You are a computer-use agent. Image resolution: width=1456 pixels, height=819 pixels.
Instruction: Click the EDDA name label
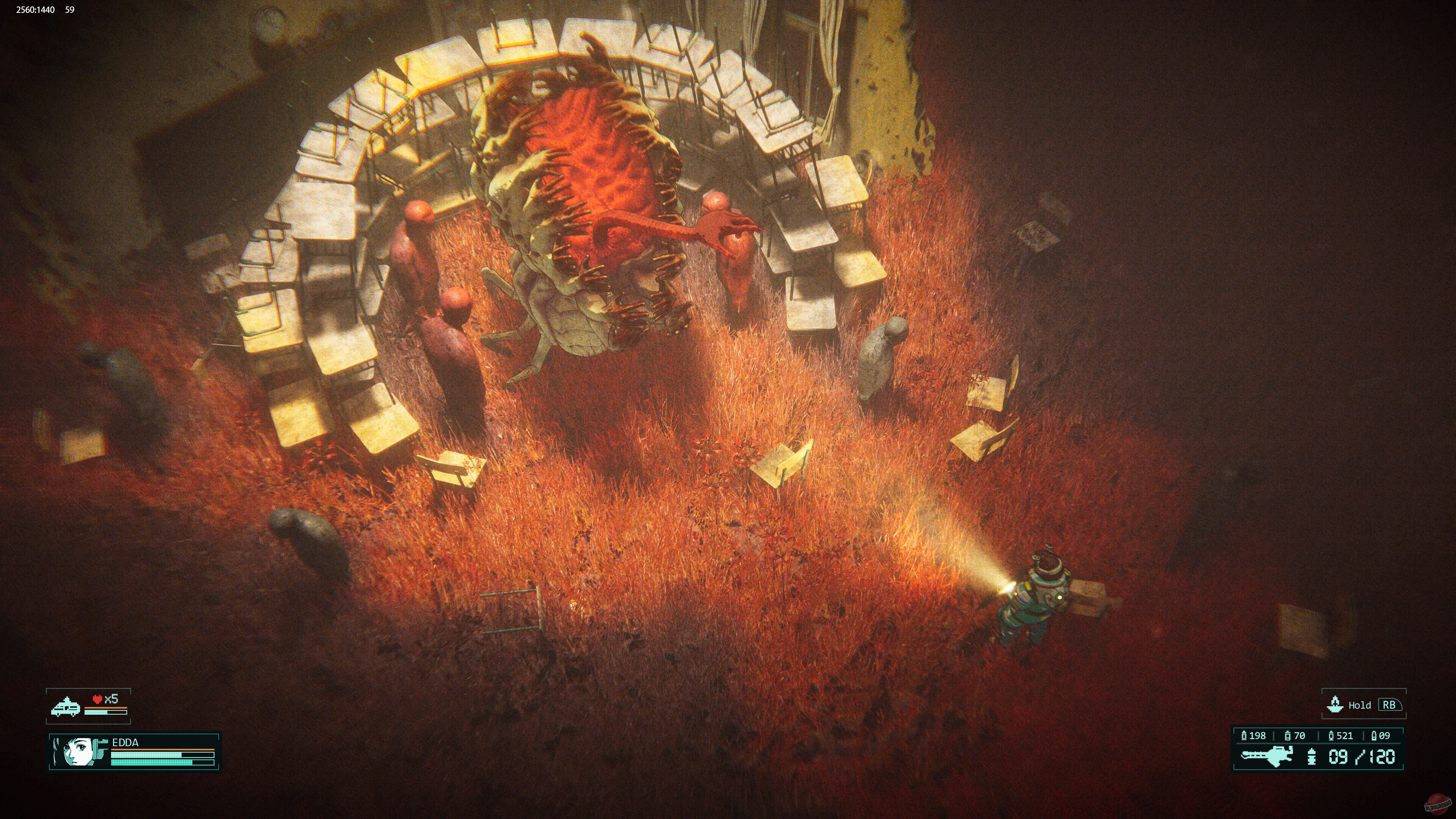point(126,743)
